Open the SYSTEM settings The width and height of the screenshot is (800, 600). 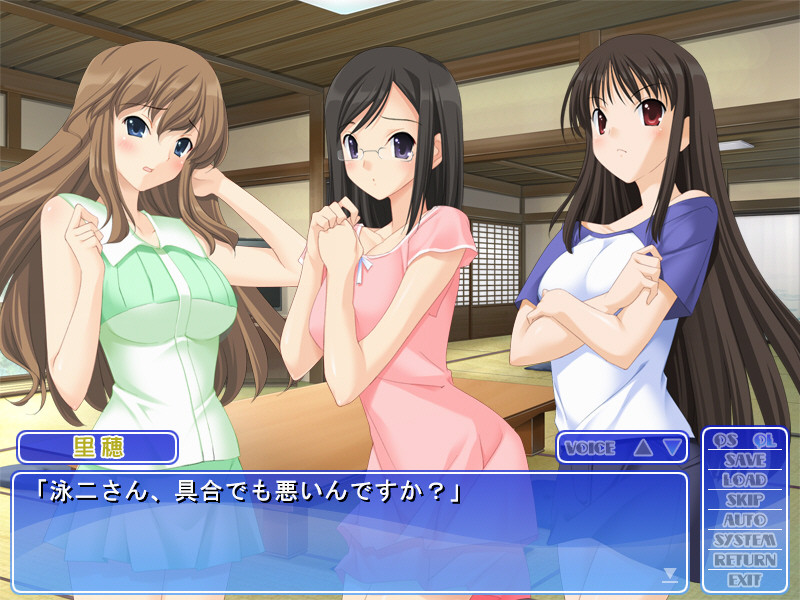pyautogui.click(x=745, y=540)
